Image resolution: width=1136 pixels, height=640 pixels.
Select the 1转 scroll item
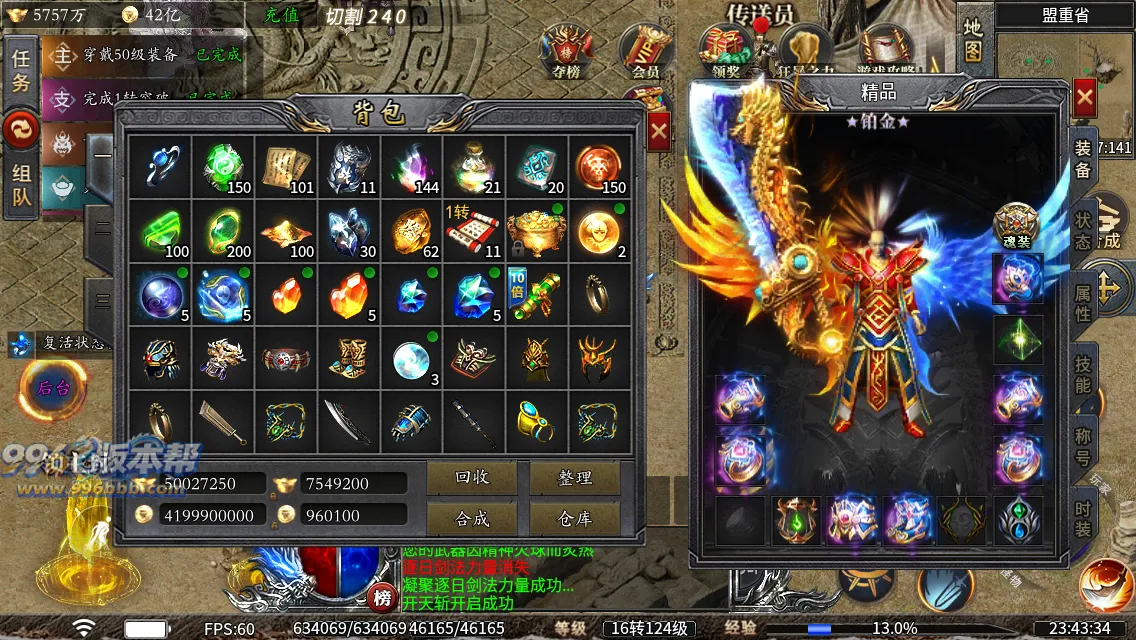point(472,228)
